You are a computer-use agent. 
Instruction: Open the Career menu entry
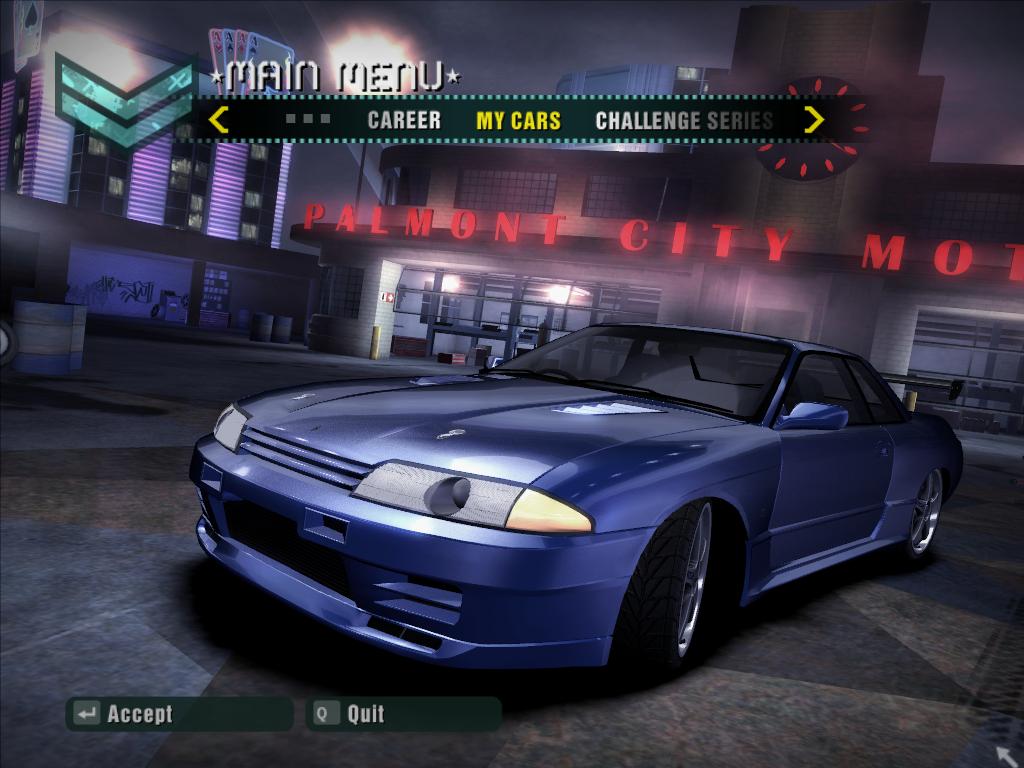tap(404, 121)
